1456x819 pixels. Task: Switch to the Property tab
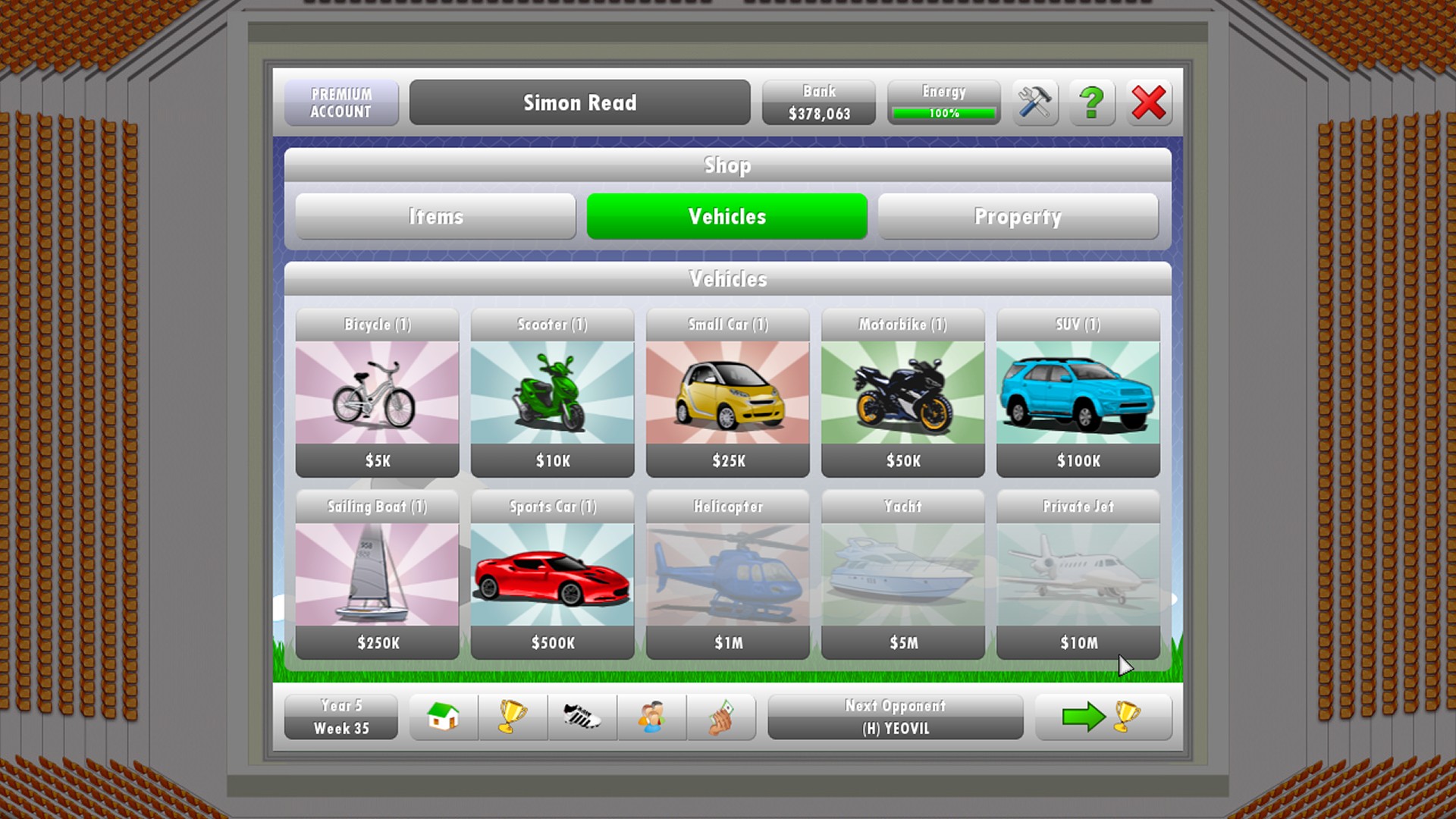[1018, 216]
